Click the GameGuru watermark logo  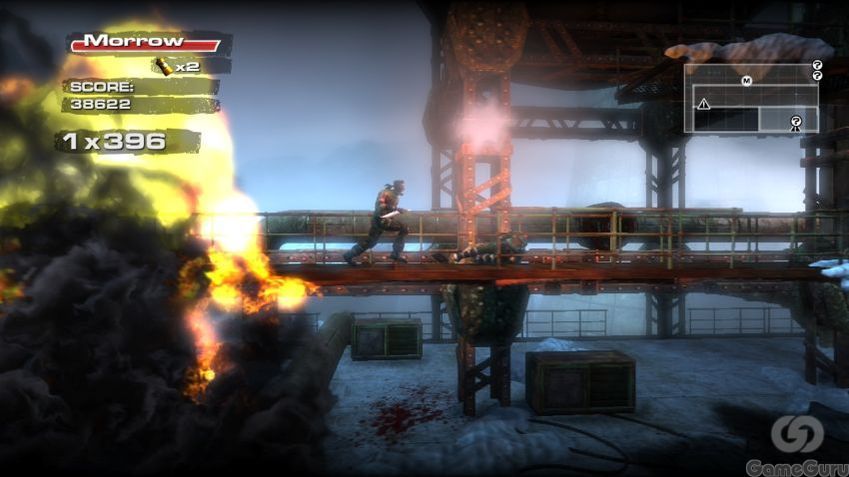(797, 433)
